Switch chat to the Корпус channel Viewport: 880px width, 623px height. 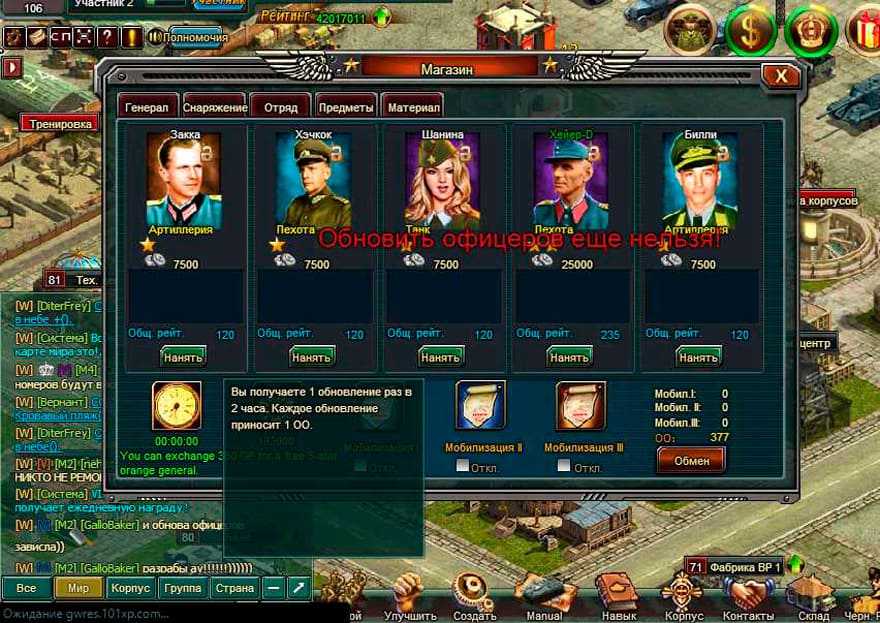[130, 588]
